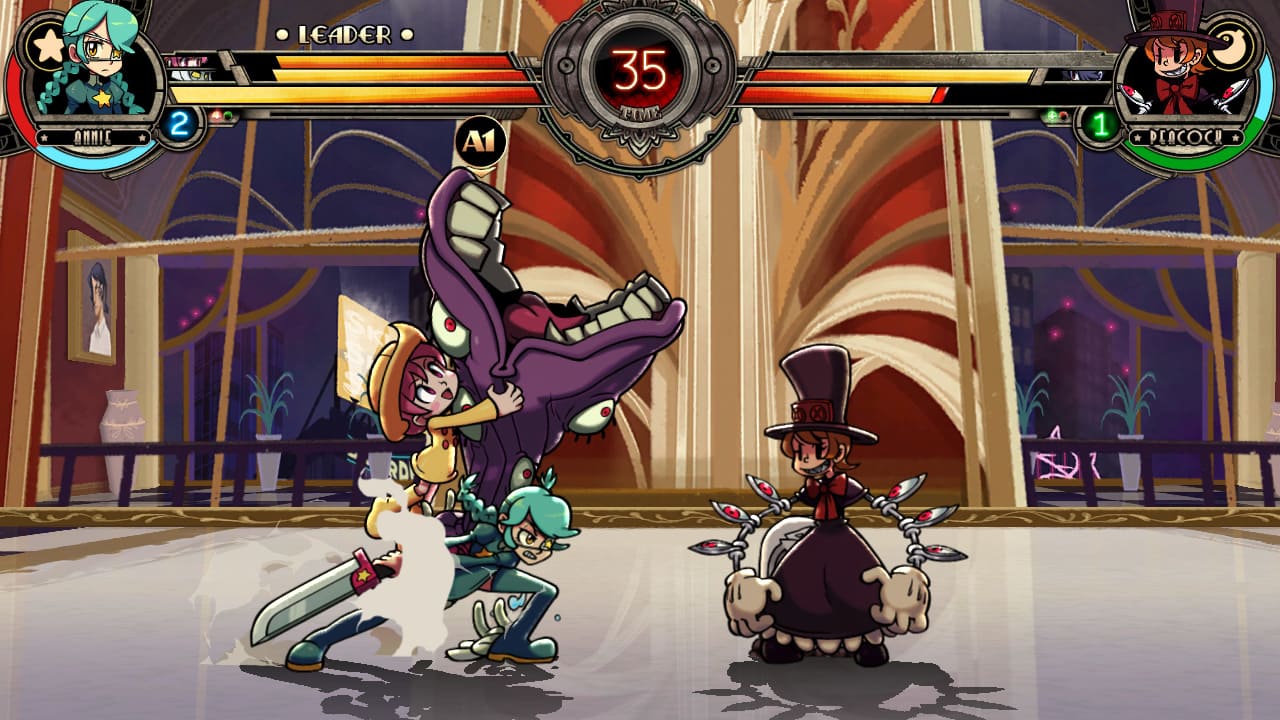Toggle the green indicator dot under Annie's health bar

tap(227, 115)
